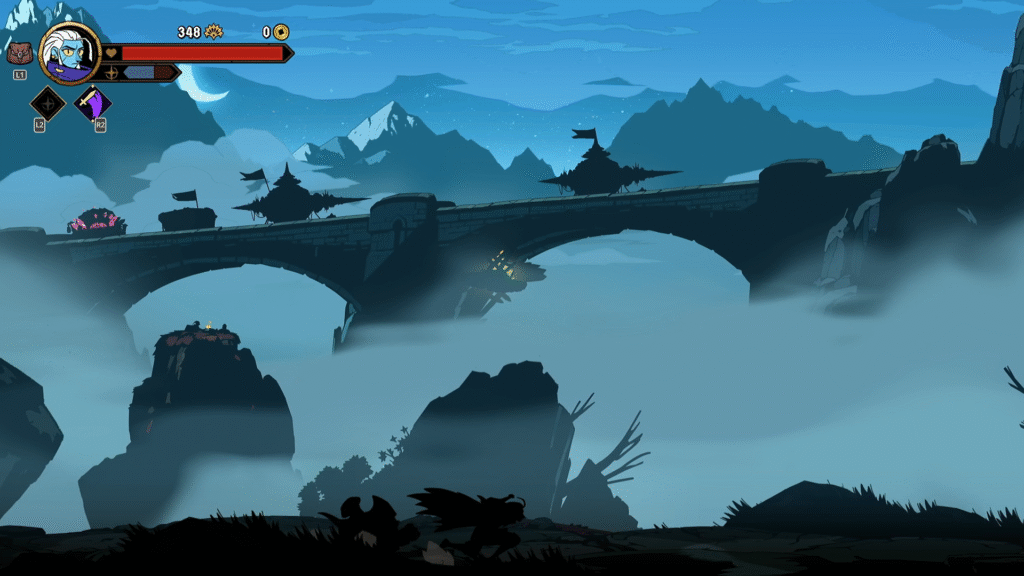Image resolution: width=1024 pixels, height=576 pixels.
Task: Open the leather satchel inventory icon
Action: [x=19, y=54]
